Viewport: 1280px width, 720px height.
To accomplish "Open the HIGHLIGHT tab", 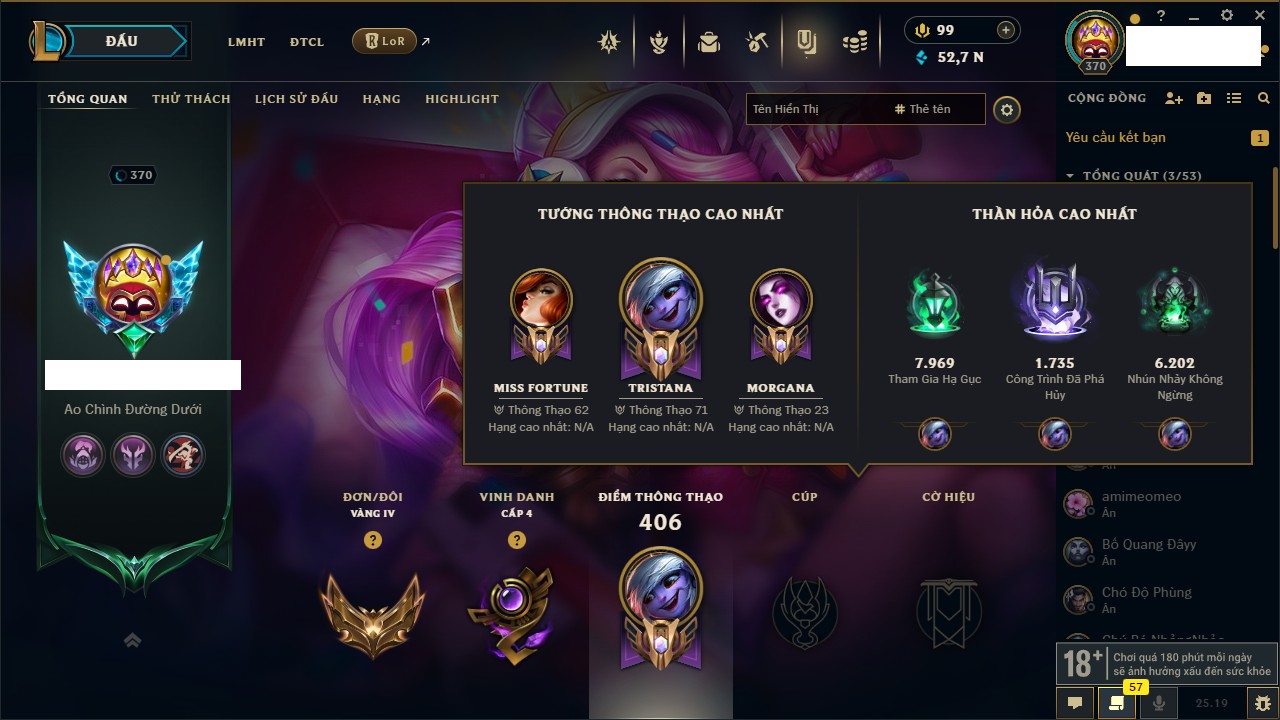I will point(461,99).
